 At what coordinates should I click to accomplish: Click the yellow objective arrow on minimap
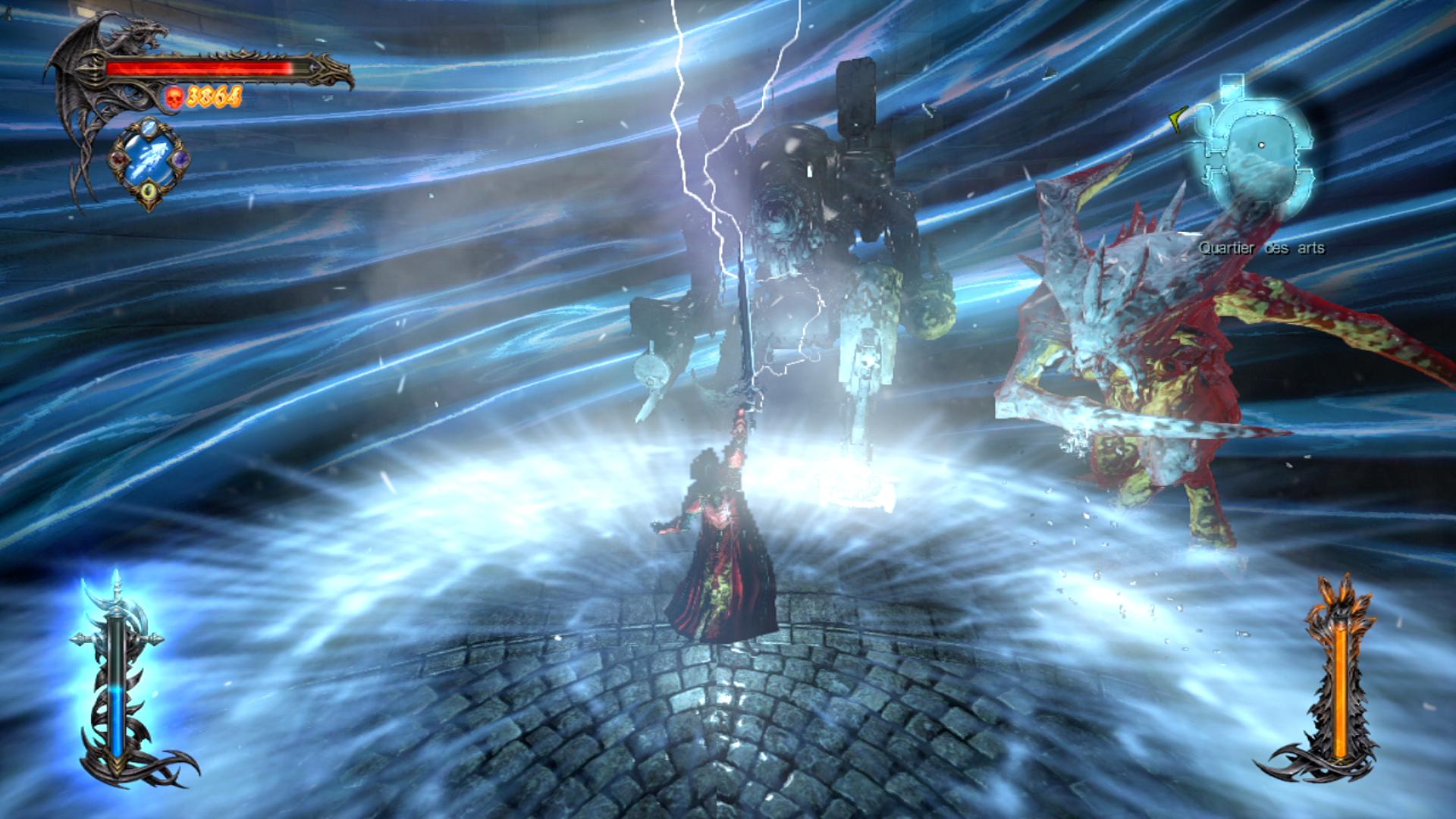[x=1178, y=119]
